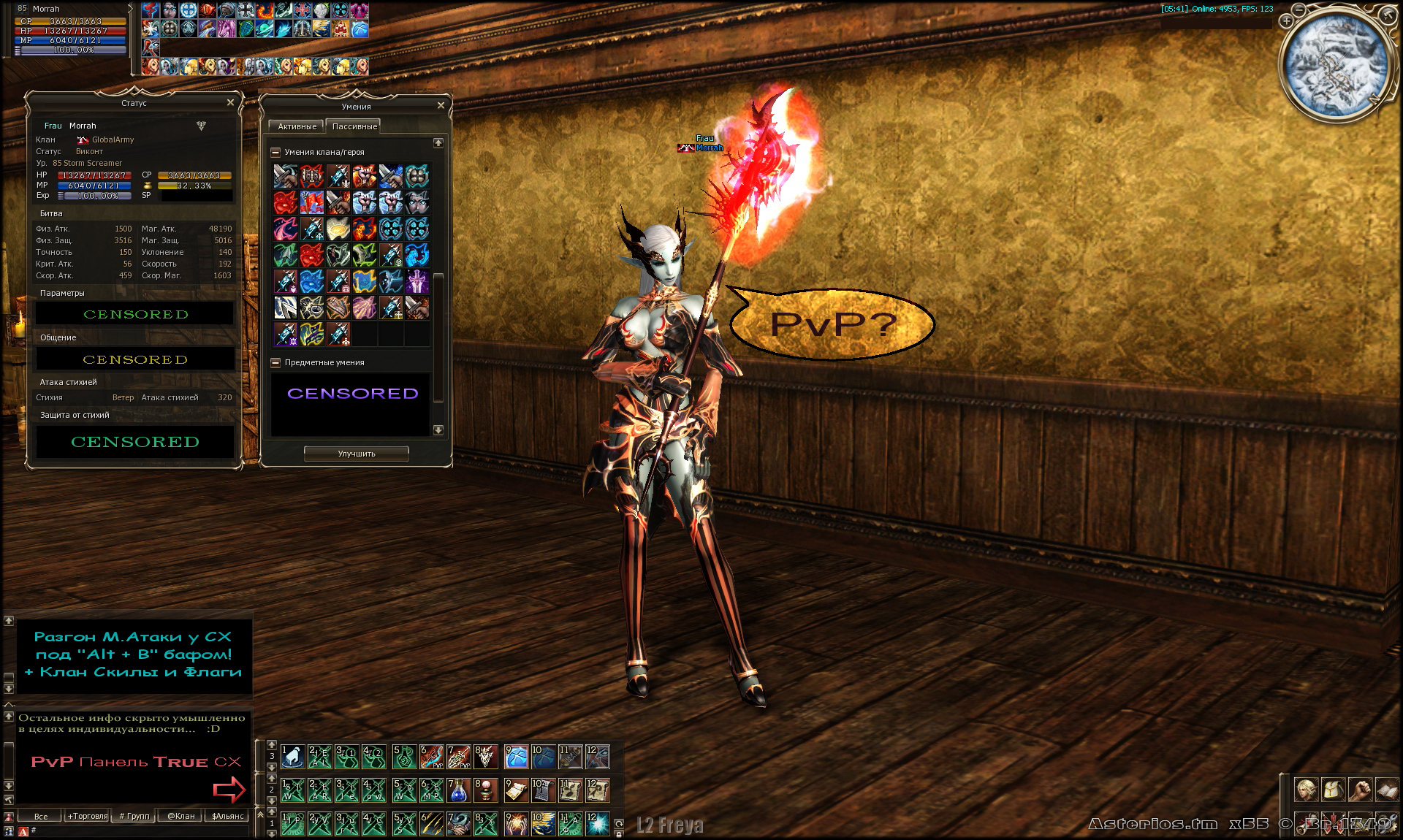Screen dimensions: 1403x840
Task: Switch chat to the @Клан tab
Action: (x=180, y=816)
